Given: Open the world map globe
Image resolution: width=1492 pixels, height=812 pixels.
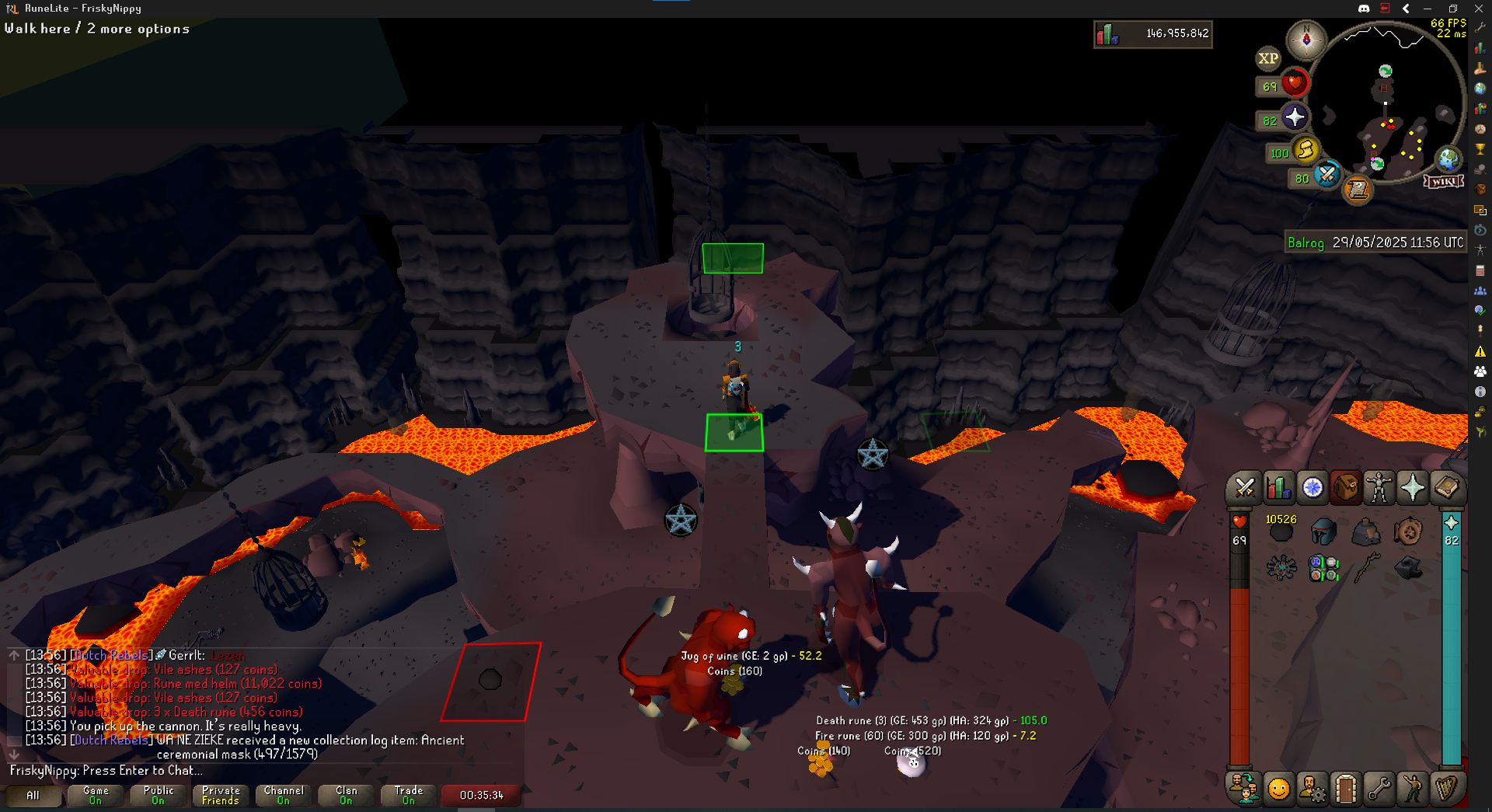Looking at the screenshot, I should point(1448,159).
